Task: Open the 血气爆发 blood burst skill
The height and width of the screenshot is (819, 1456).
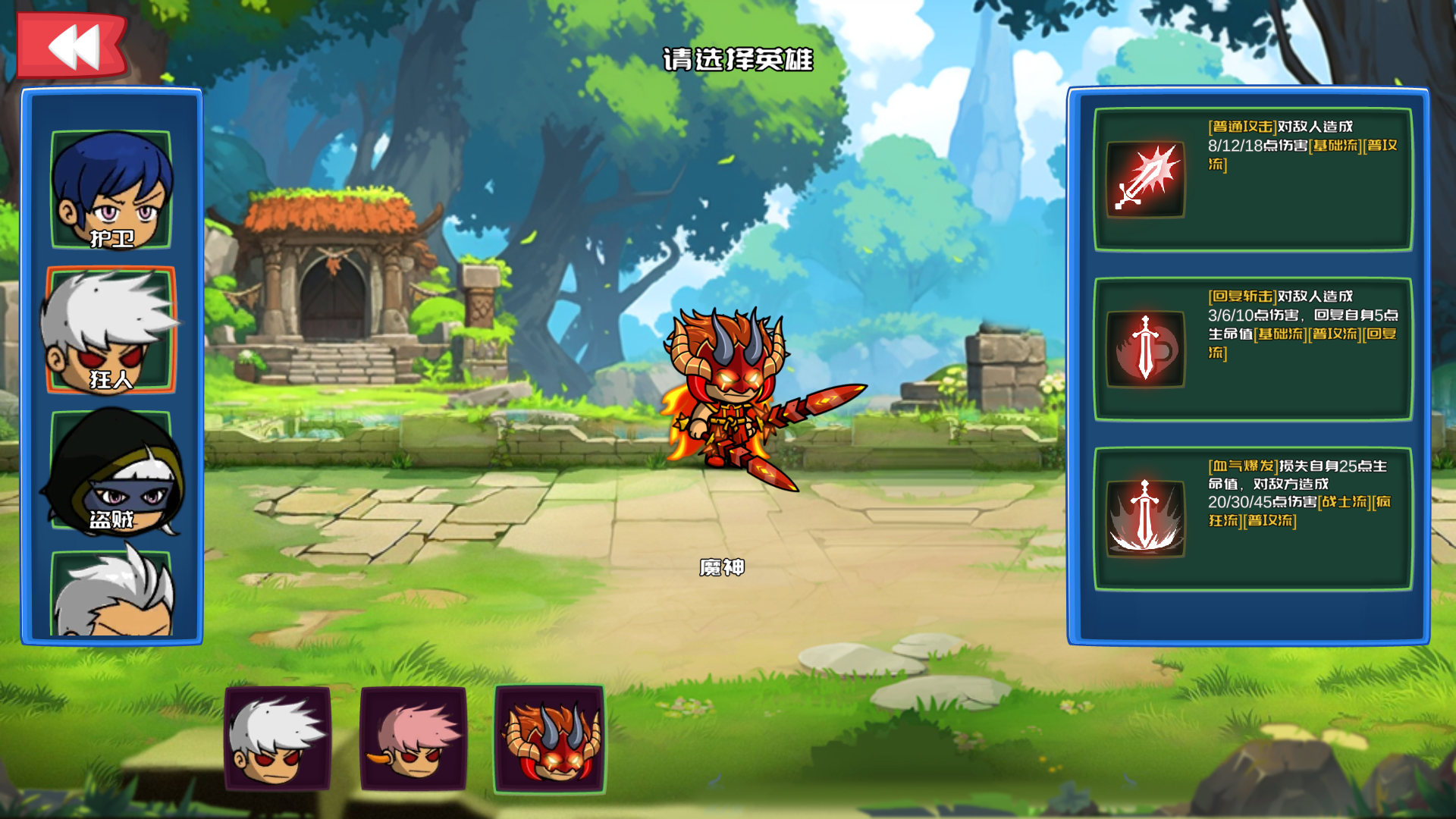Action: point(1145,519)
